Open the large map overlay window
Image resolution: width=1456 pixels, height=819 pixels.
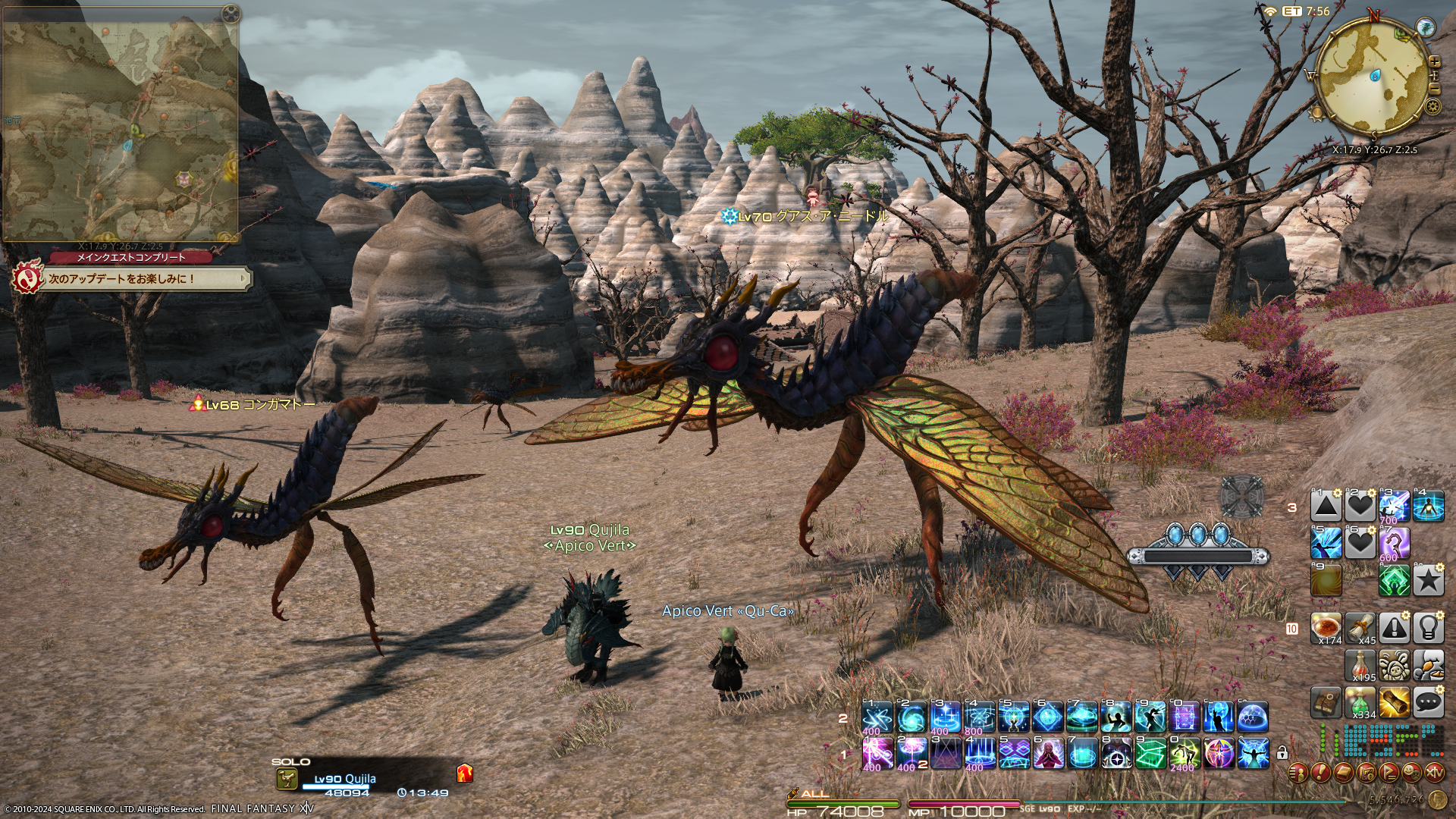click(121, 121)
